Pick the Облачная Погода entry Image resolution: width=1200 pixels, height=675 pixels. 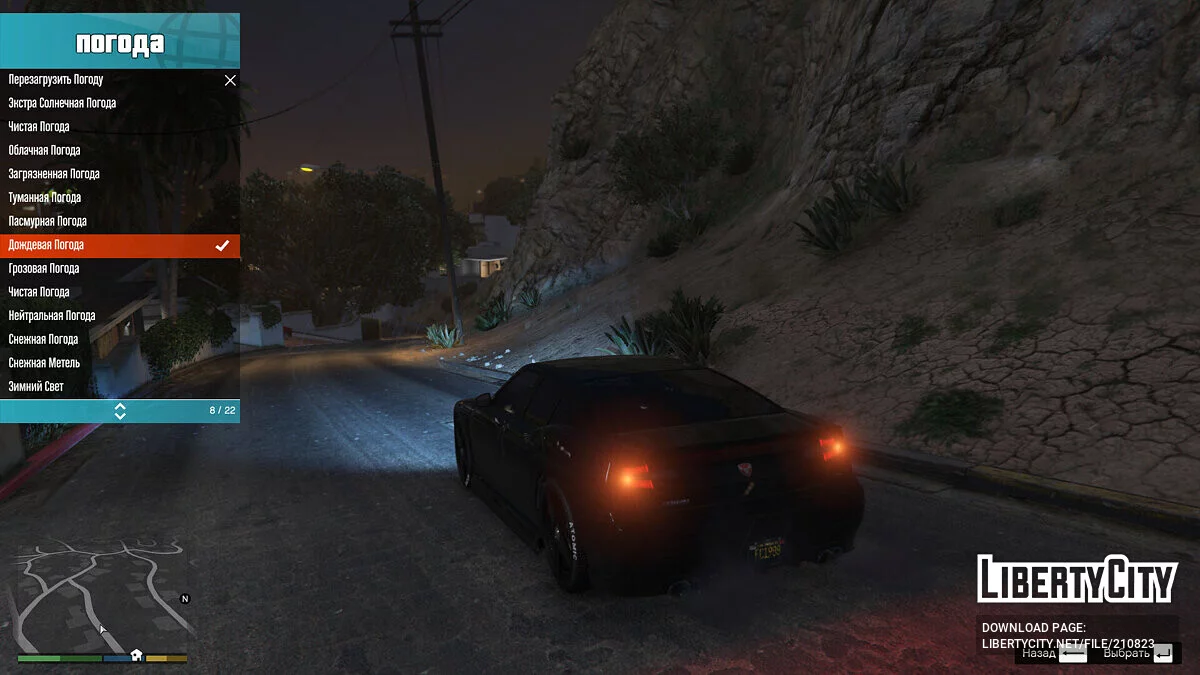click(45, 150)
